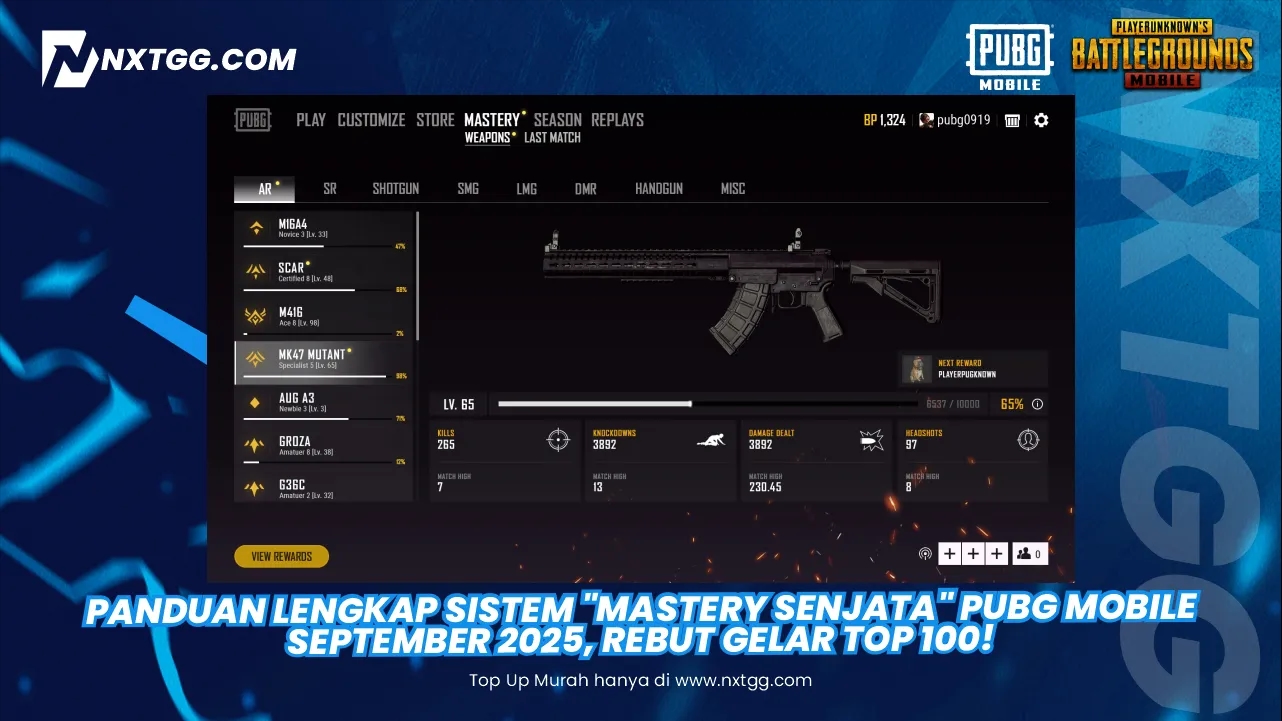This screenshot has height=721, width=1282.
Task: Click the inventory crate icon next to settings
Action: 1012,120
